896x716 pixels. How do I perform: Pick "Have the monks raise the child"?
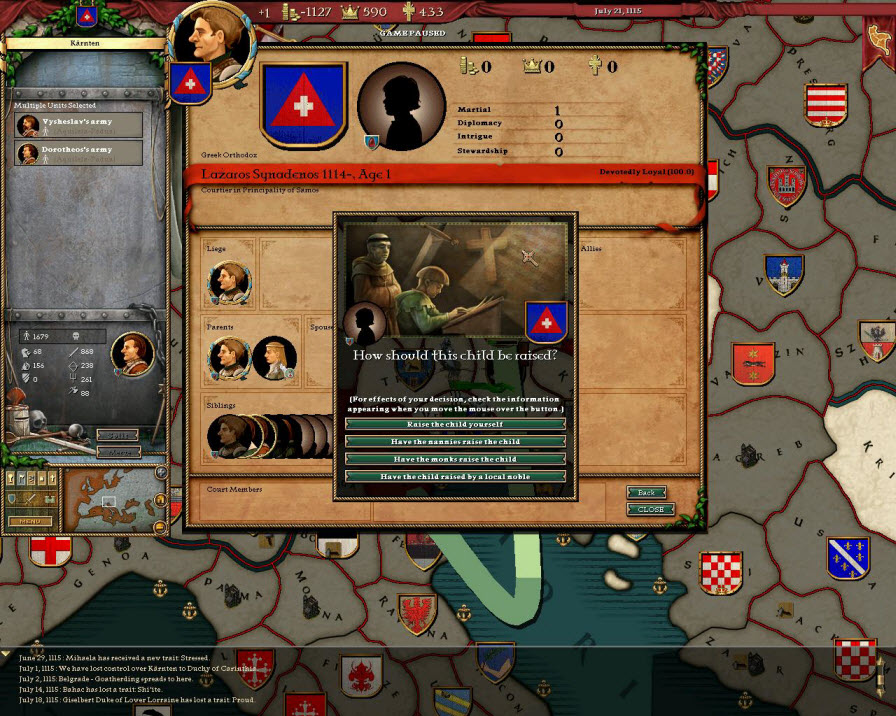tap(455, 459)
